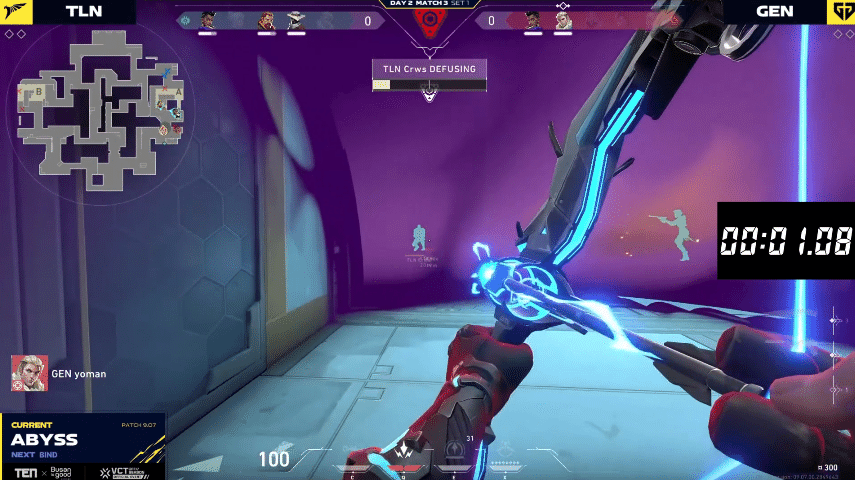Select the A site marker on minimap
Screen dimensions: 855x480
tap(178, 90)
